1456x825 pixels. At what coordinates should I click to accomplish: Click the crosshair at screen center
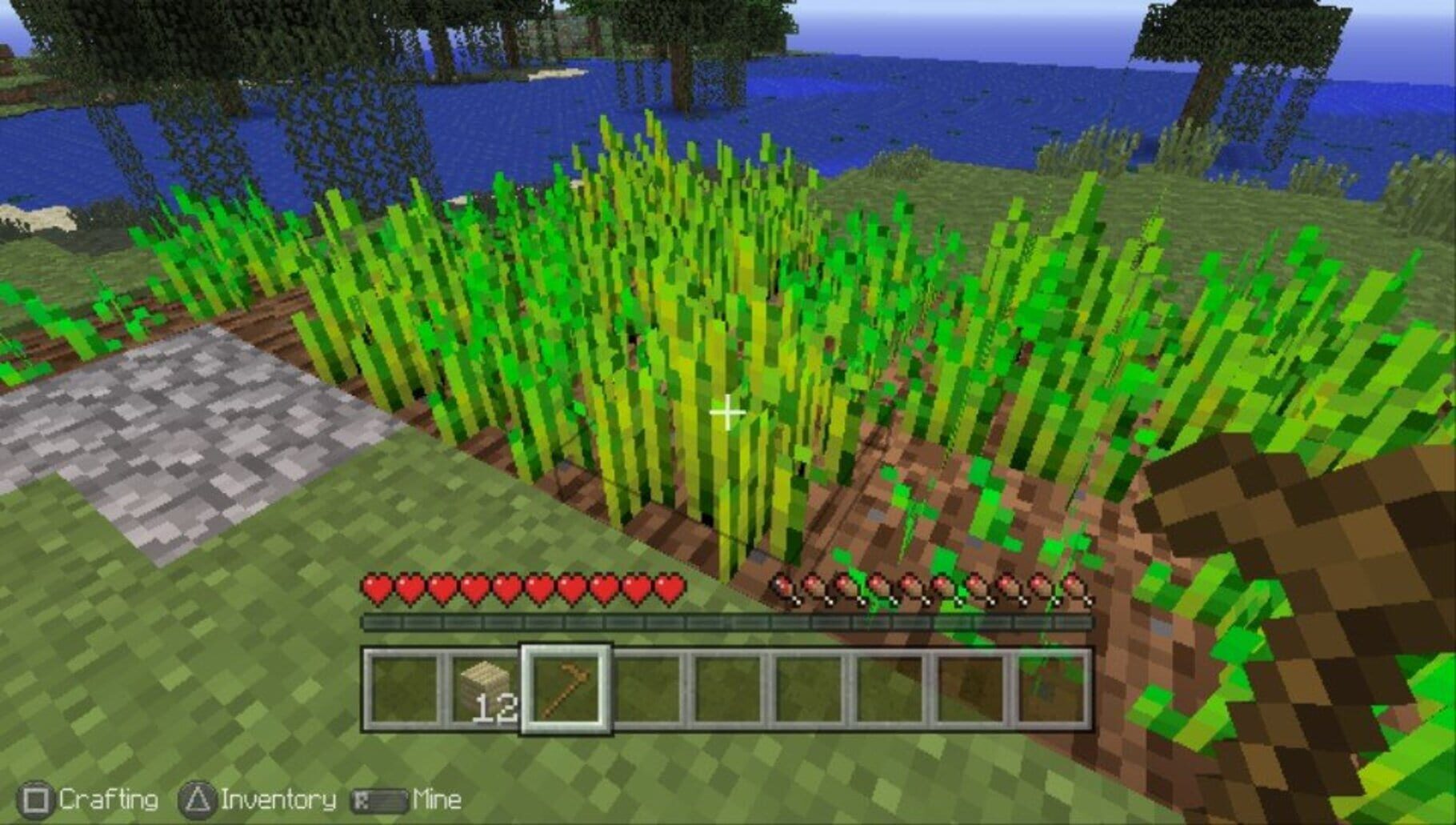click(726, 412)
